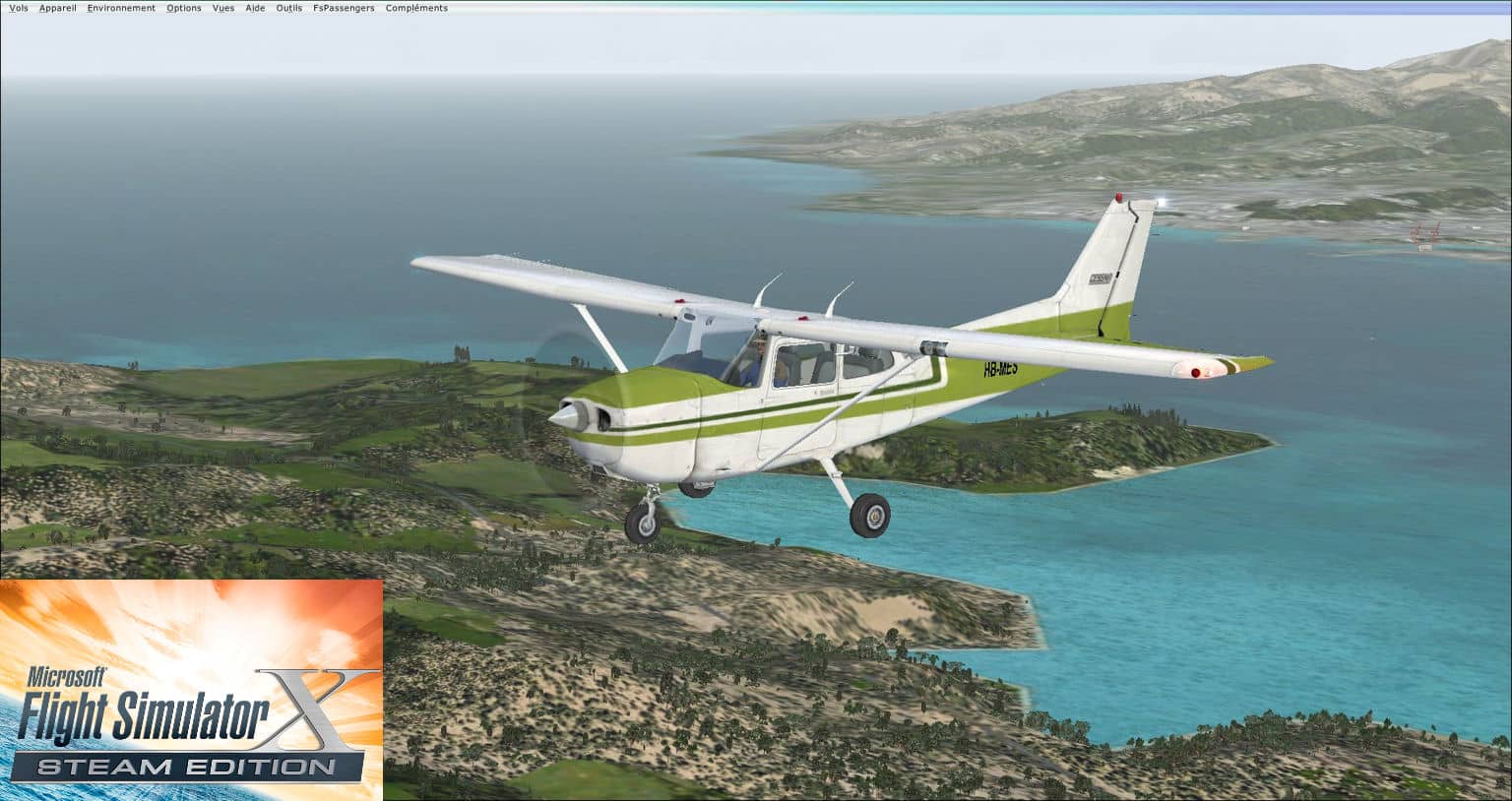Open the Appareil menu

pos(57,8)
